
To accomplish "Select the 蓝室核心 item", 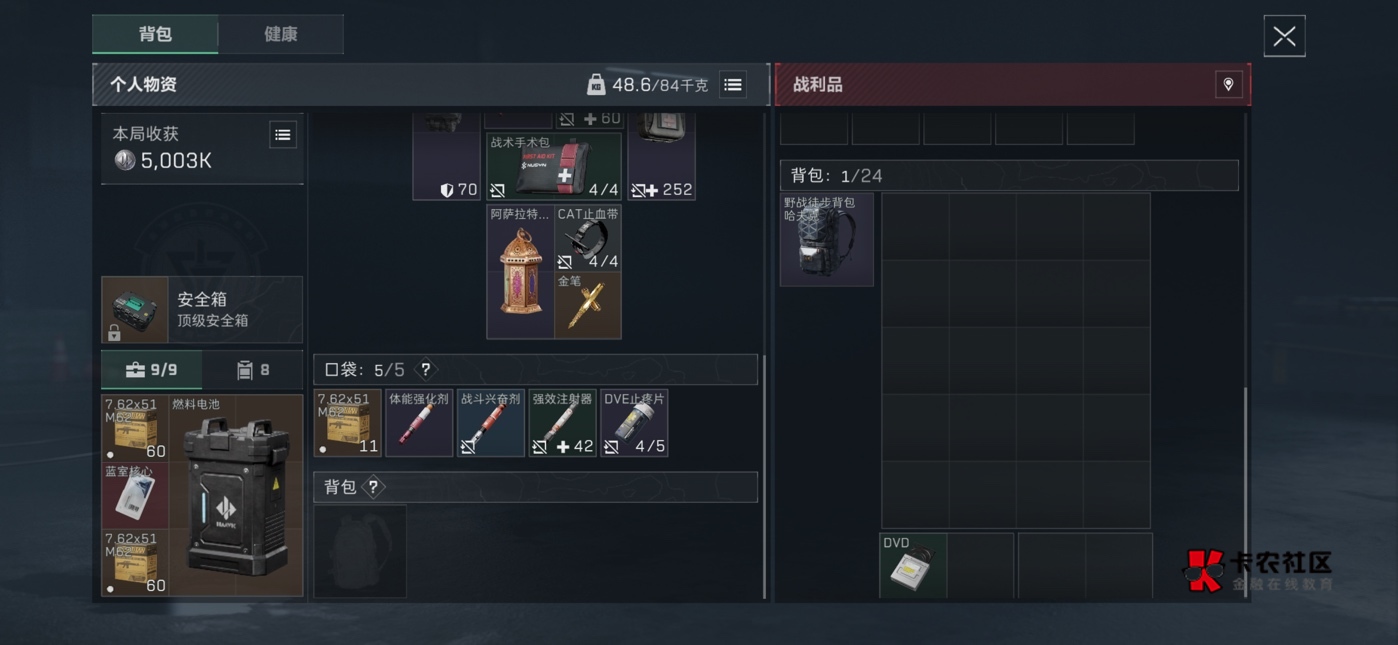I will point(135,495).
